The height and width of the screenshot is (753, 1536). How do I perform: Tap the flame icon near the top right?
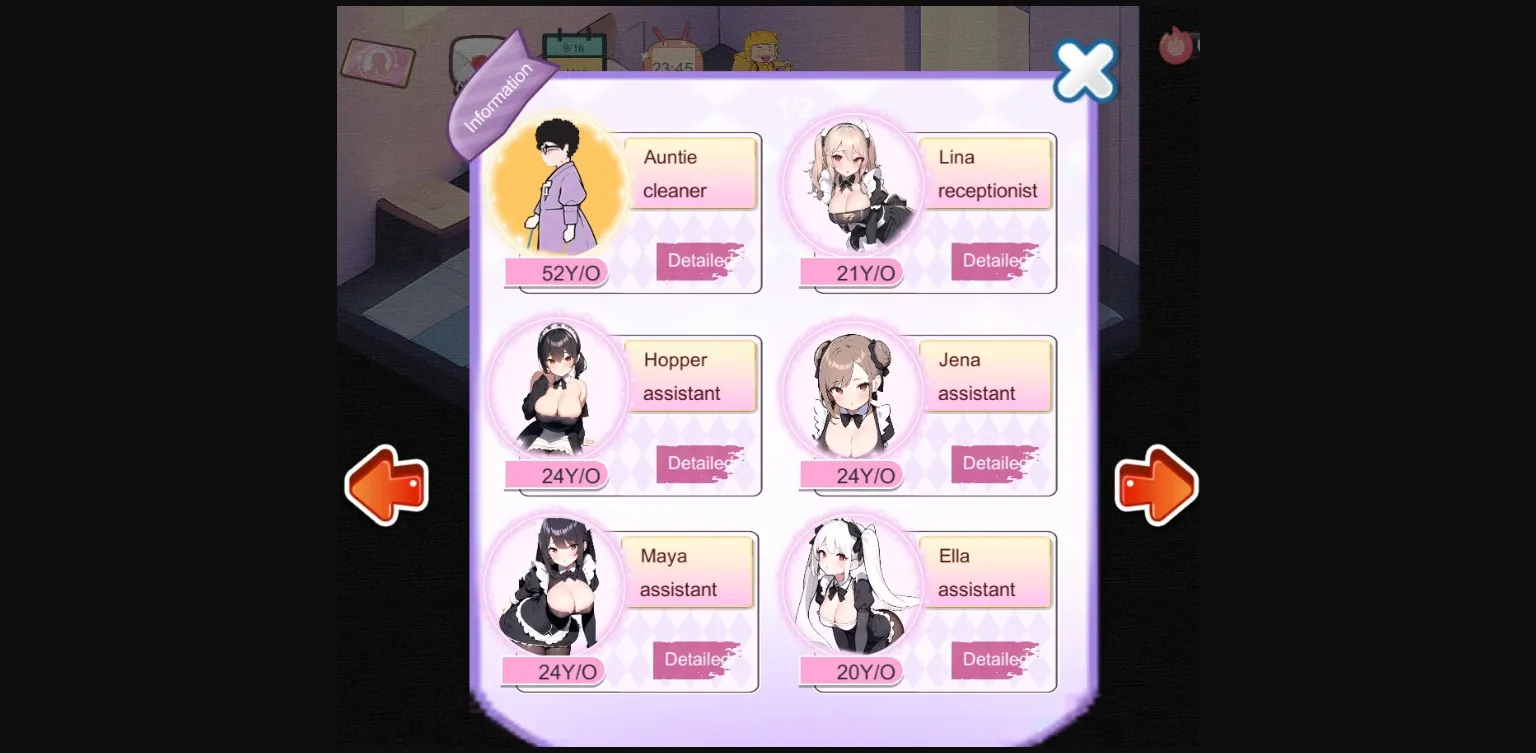coord(1176,44)
